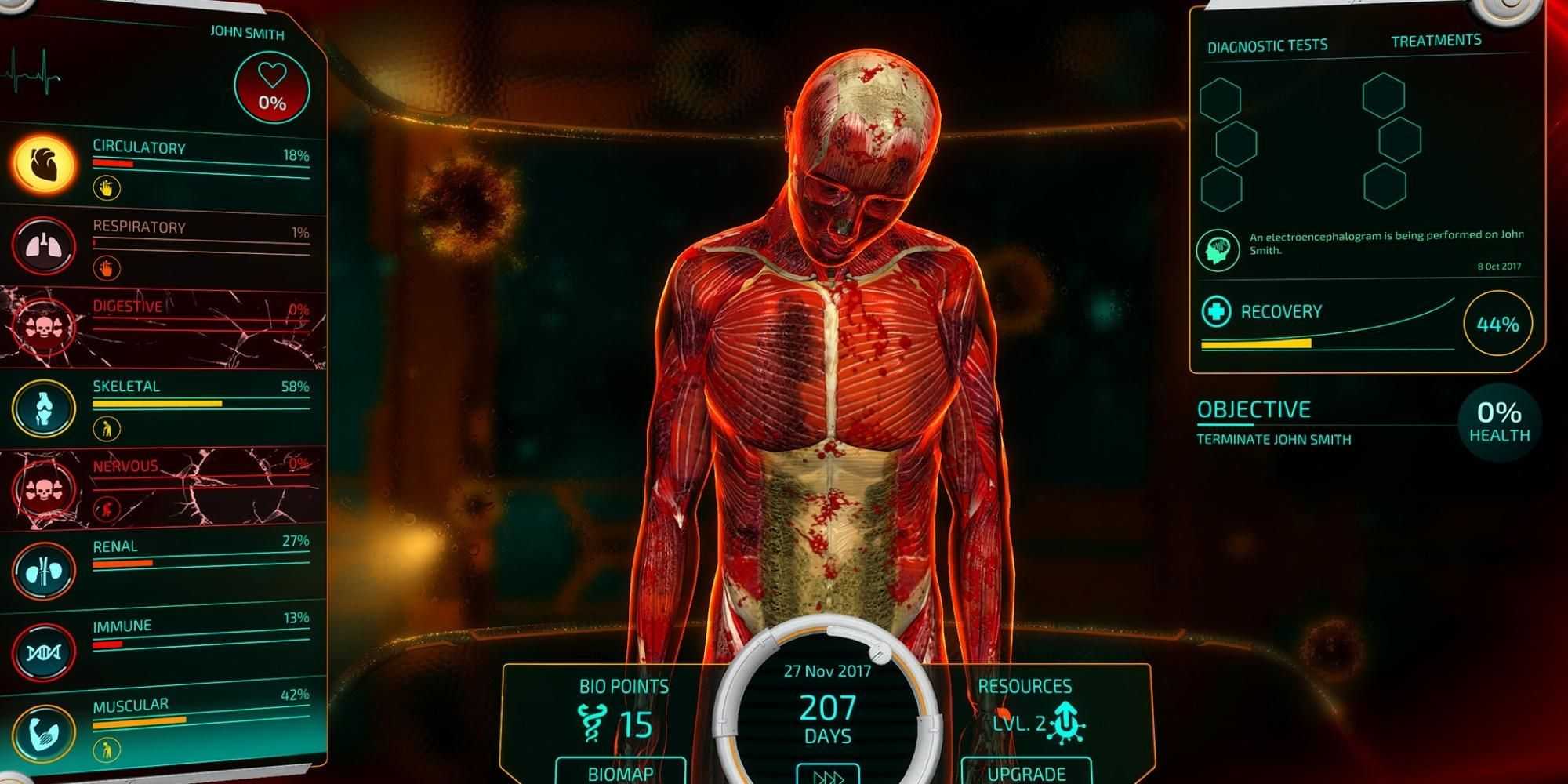Image resolution: width=1568 pixels, height=784 pixels.
Task: Select the Skeletal system joint icon
Action: click(x=44, y=408)
